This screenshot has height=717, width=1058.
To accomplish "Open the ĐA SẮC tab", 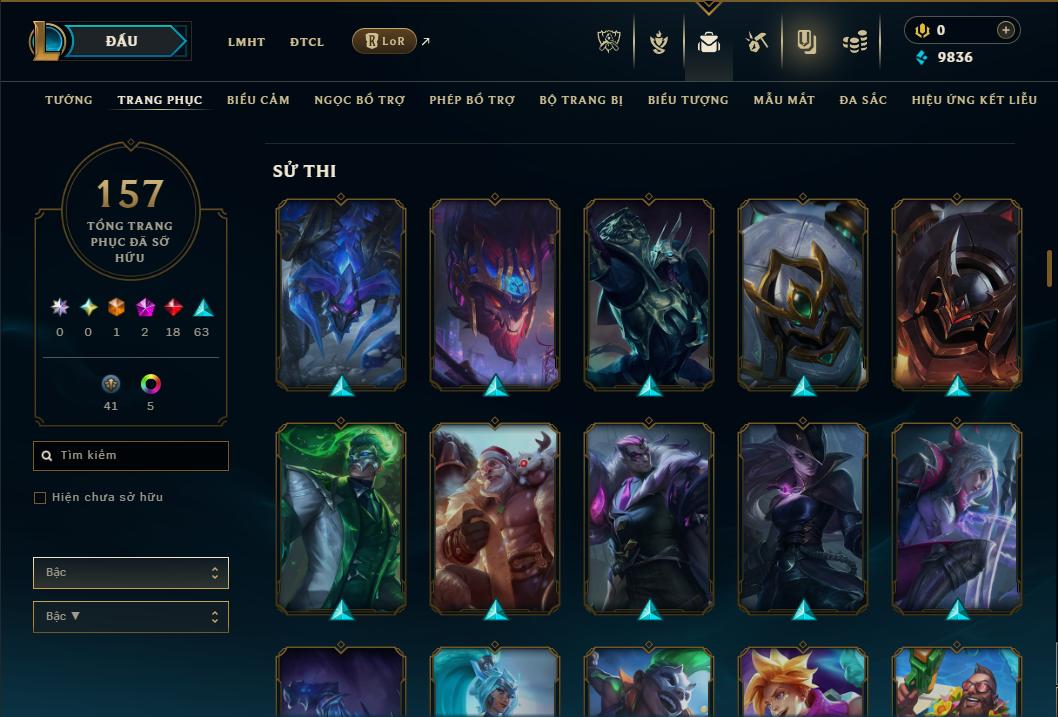I will tap(863, 100).
